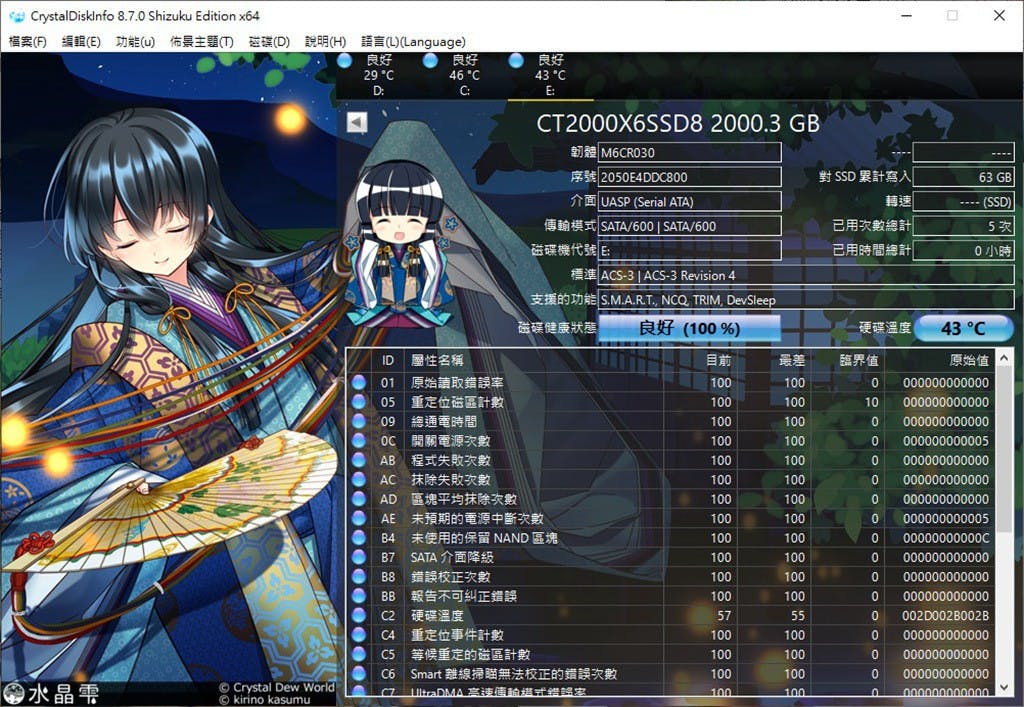1024x707 pixels.
Task: Open the 佈景主題(T) menu
Action: [x=201, y=42]
